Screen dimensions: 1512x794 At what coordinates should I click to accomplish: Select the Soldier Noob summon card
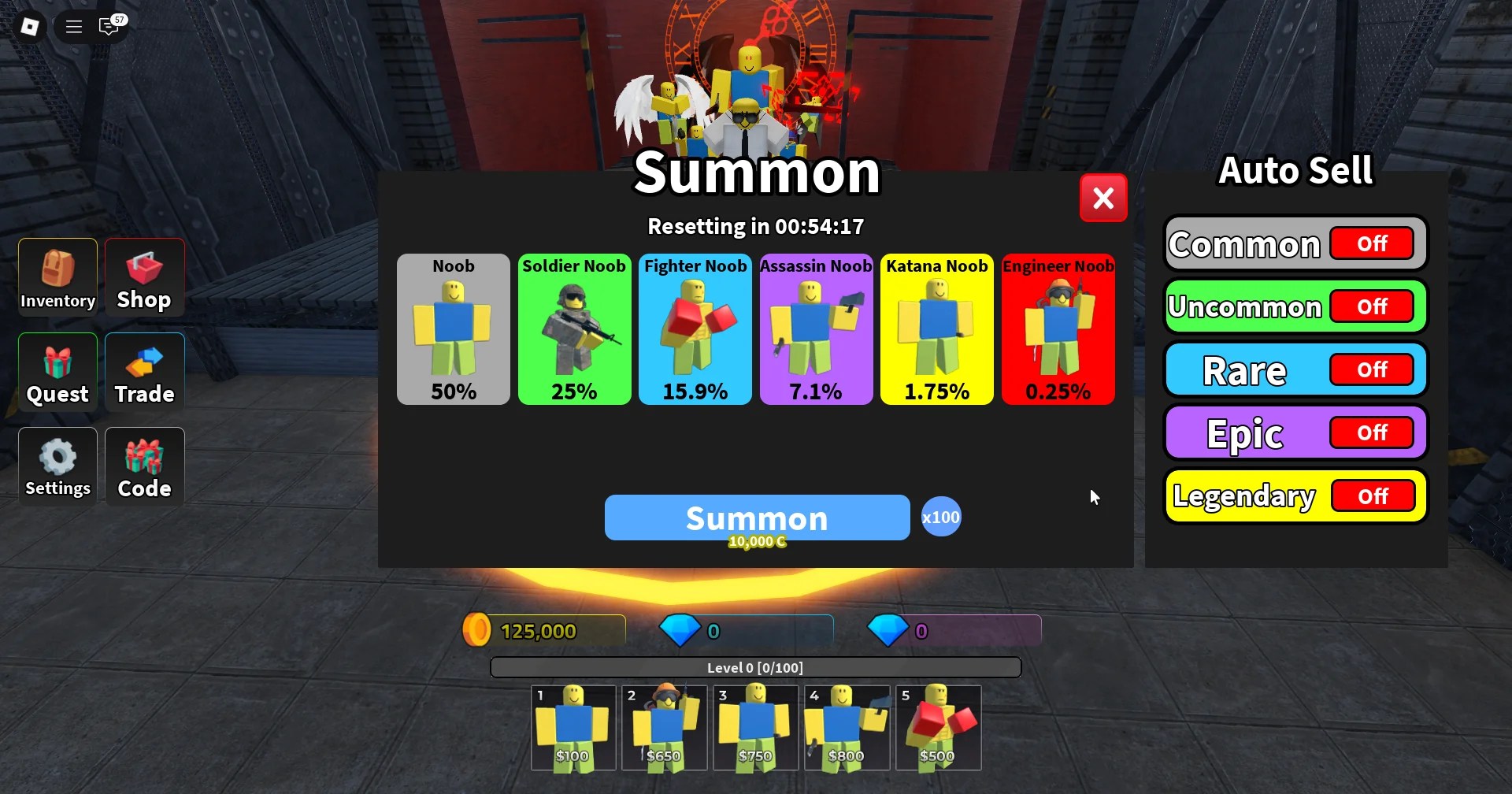[x=574, y=329]
